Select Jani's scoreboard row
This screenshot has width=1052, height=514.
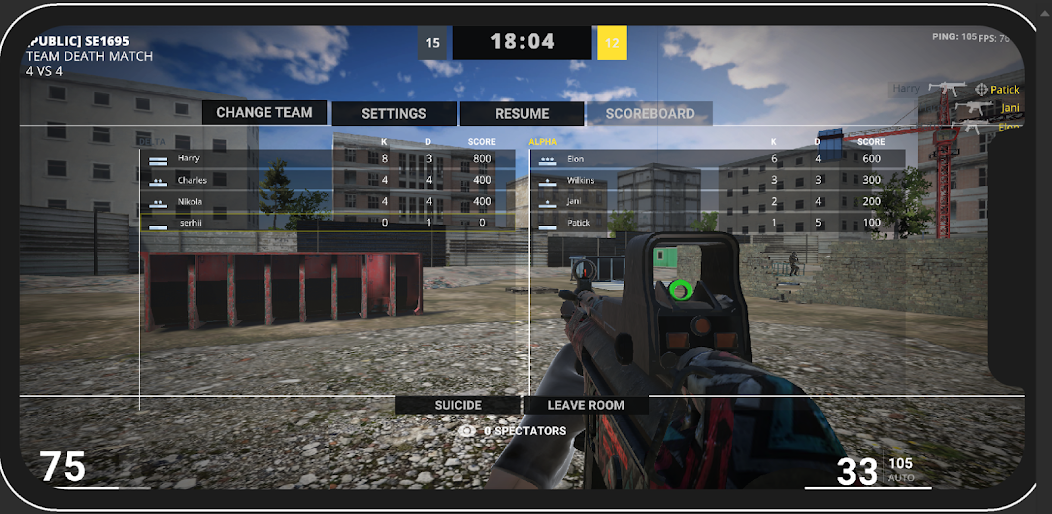[718, 201]
